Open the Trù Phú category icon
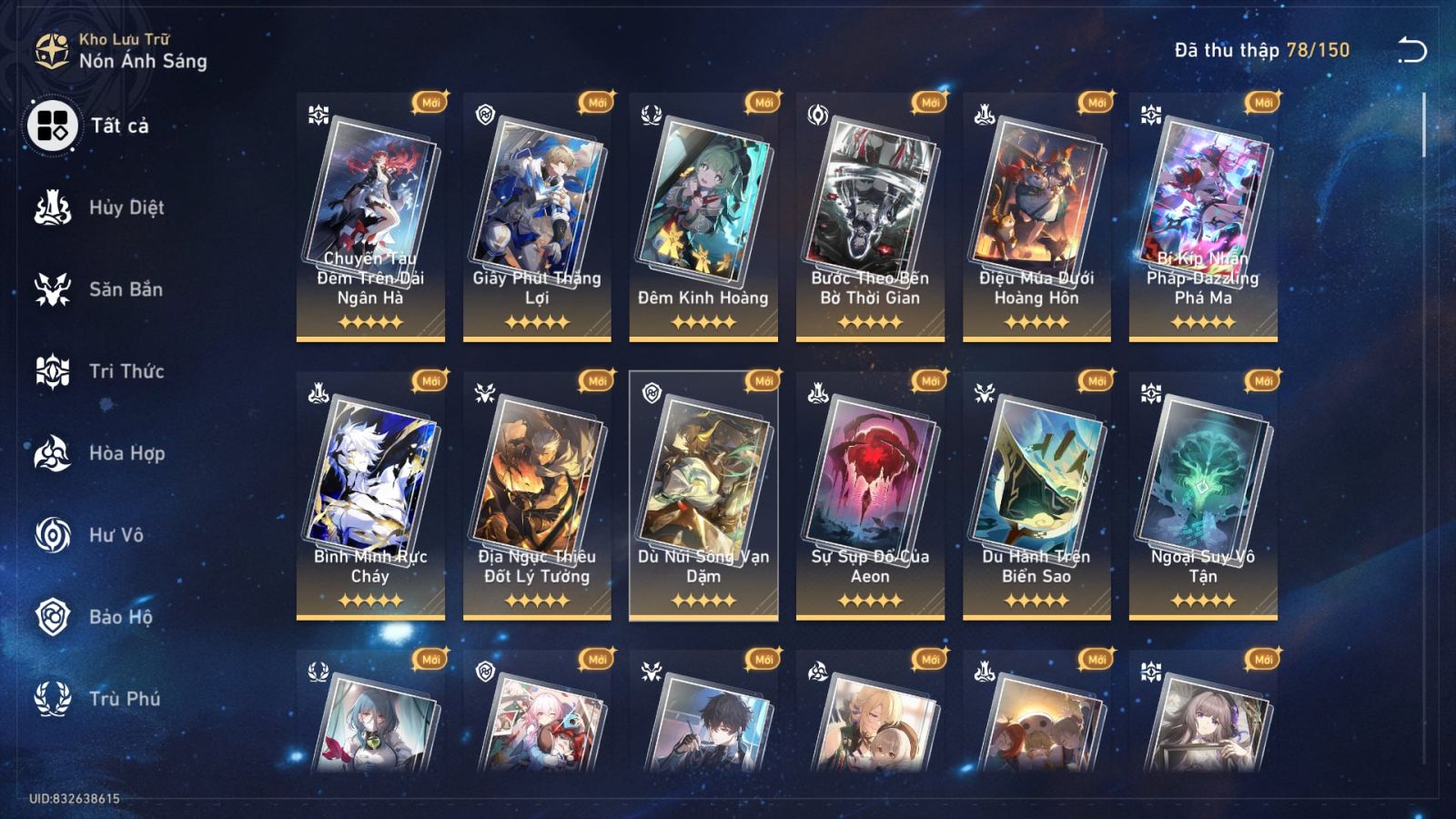1456x819 pixels. click(x=53, y=698)
